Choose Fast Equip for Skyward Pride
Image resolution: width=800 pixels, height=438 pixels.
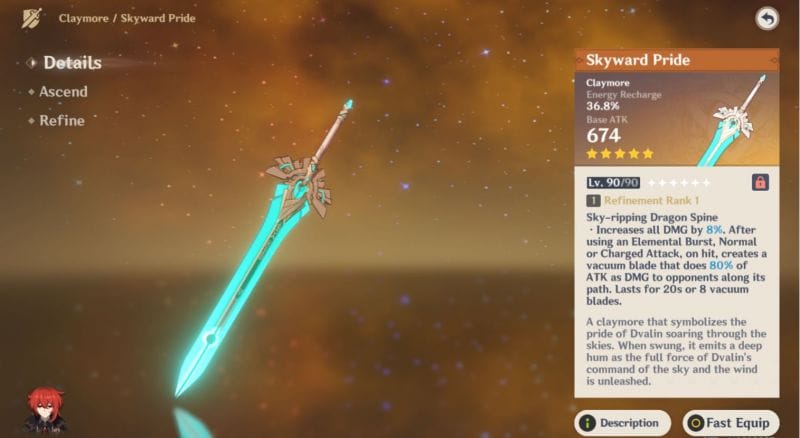coord(730,423)
